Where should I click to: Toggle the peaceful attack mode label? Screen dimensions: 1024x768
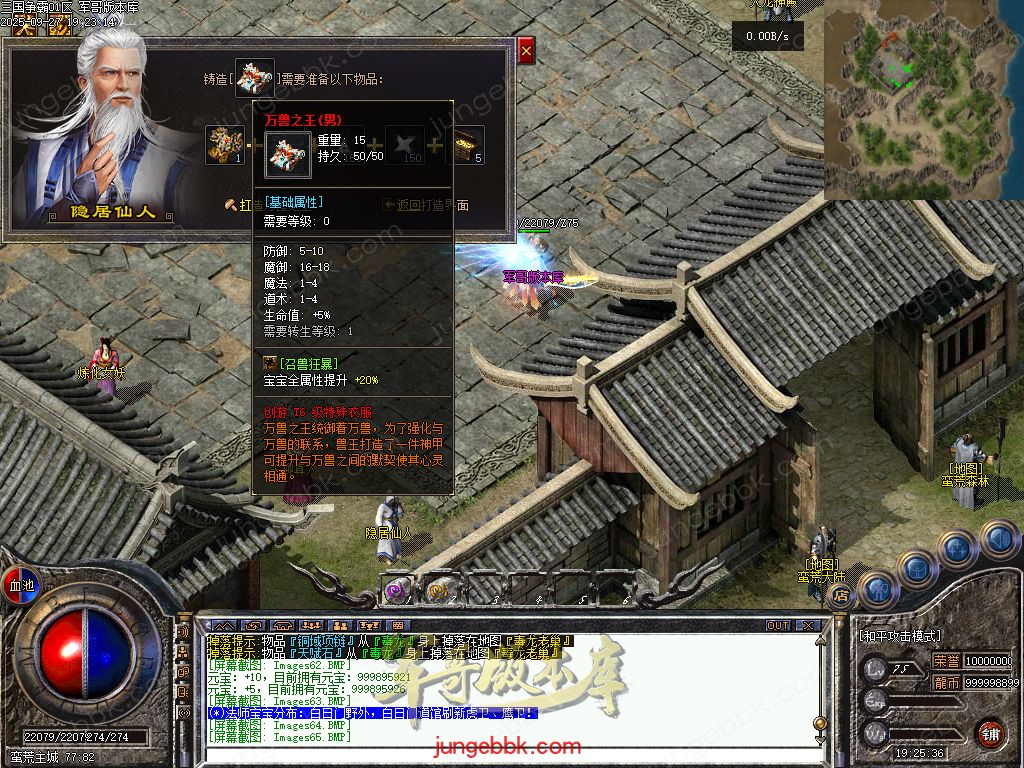pyautogui.click(x=900, y=636)
